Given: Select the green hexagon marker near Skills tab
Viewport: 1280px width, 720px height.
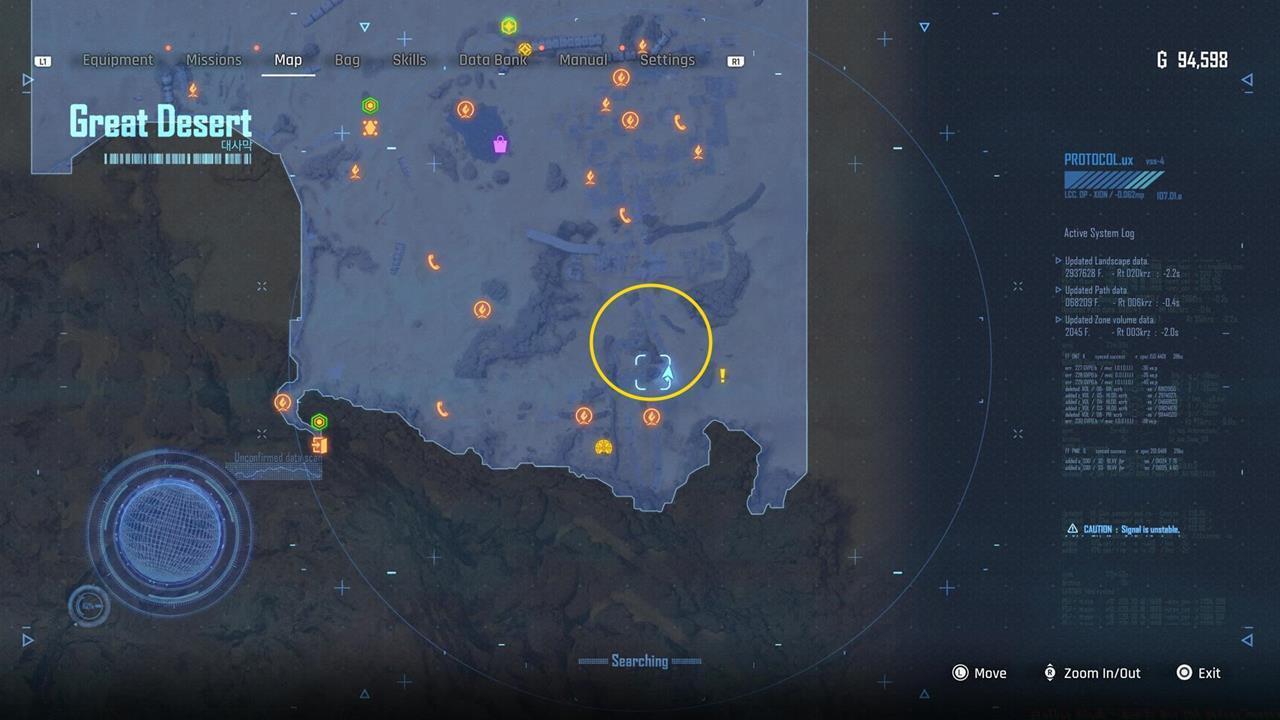Looking at the screenshot, I should (x=368, y=103).
